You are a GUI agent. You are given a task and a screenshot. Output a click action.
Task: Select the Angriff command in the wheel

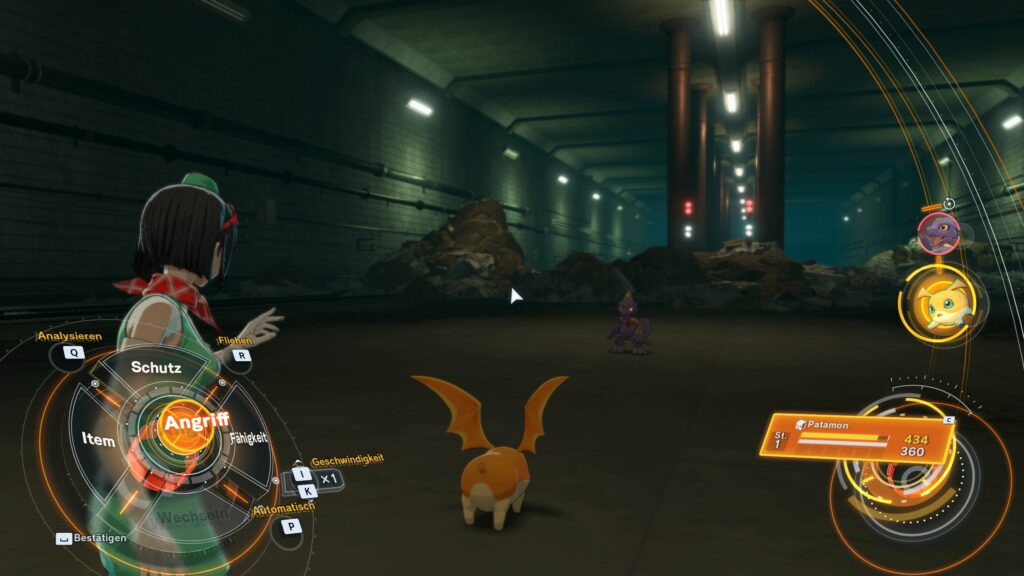click(x=196, y=422)
